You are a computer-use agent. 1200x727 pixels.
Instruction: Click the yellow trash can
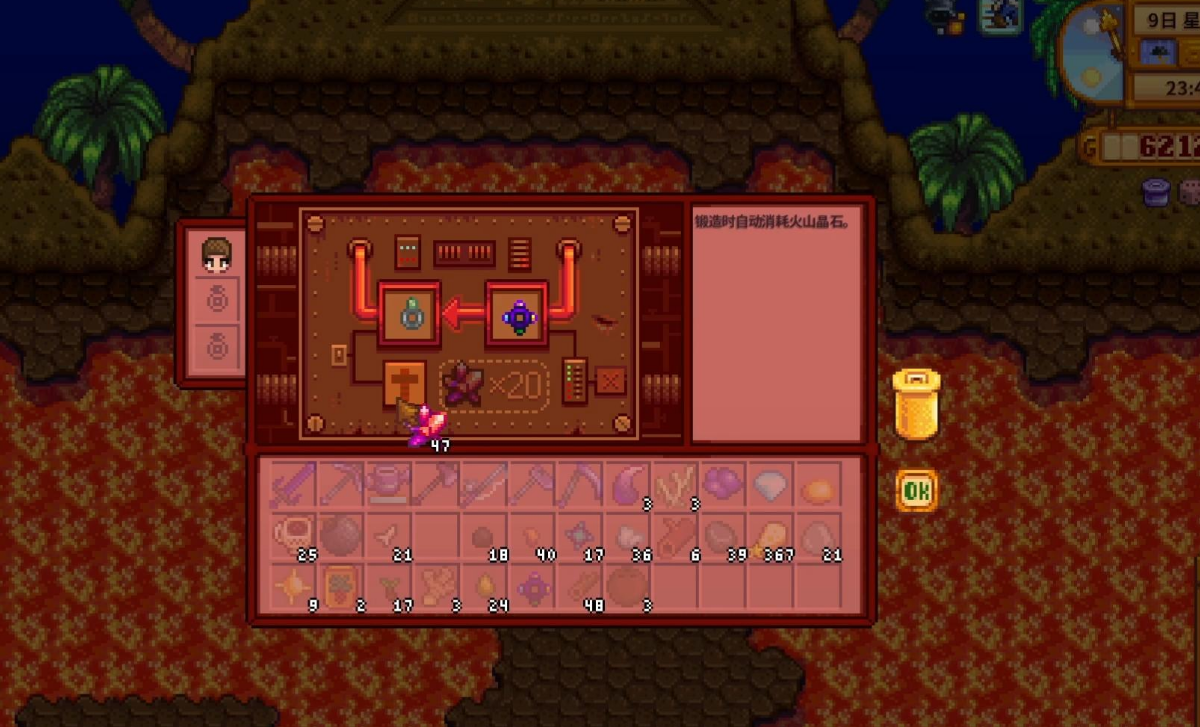[x=916, y=404]
